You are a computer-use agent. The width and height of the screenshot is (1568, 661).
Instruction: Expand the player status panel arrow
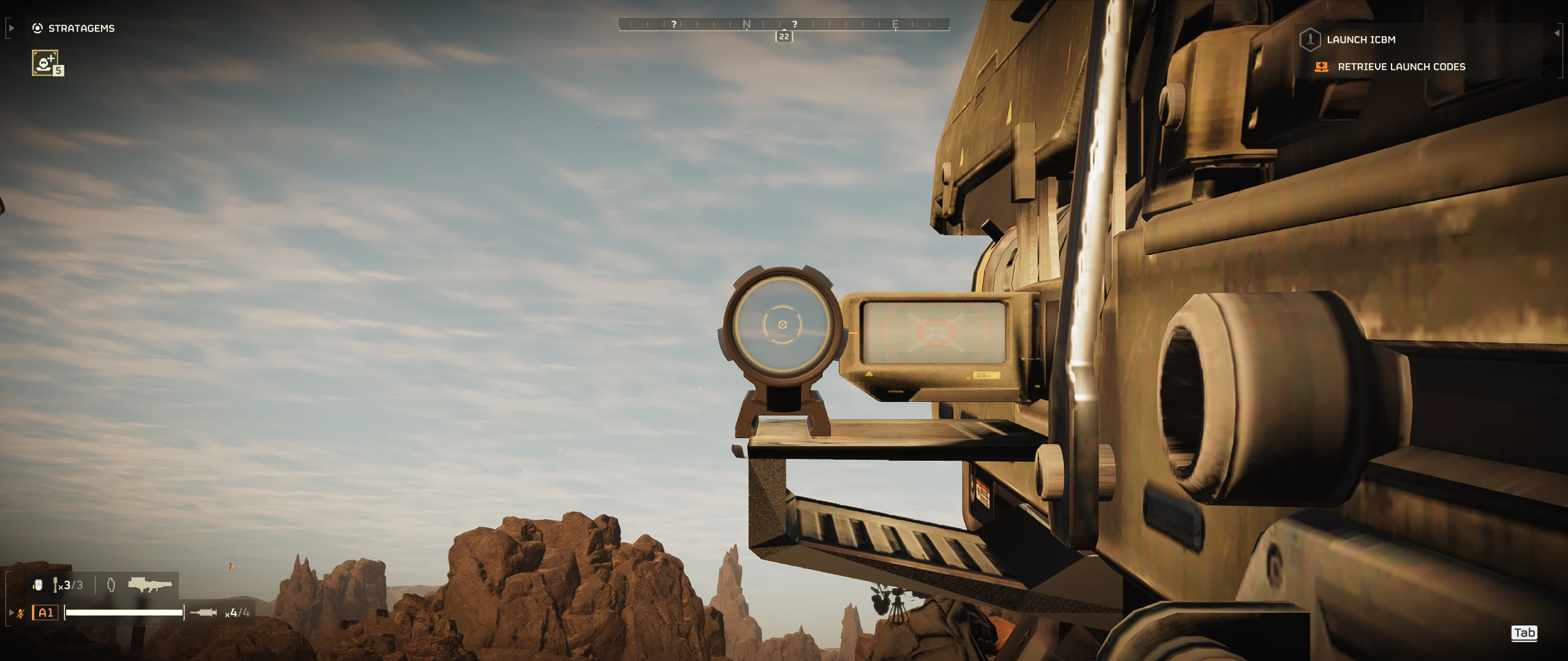tap(11, 613)
